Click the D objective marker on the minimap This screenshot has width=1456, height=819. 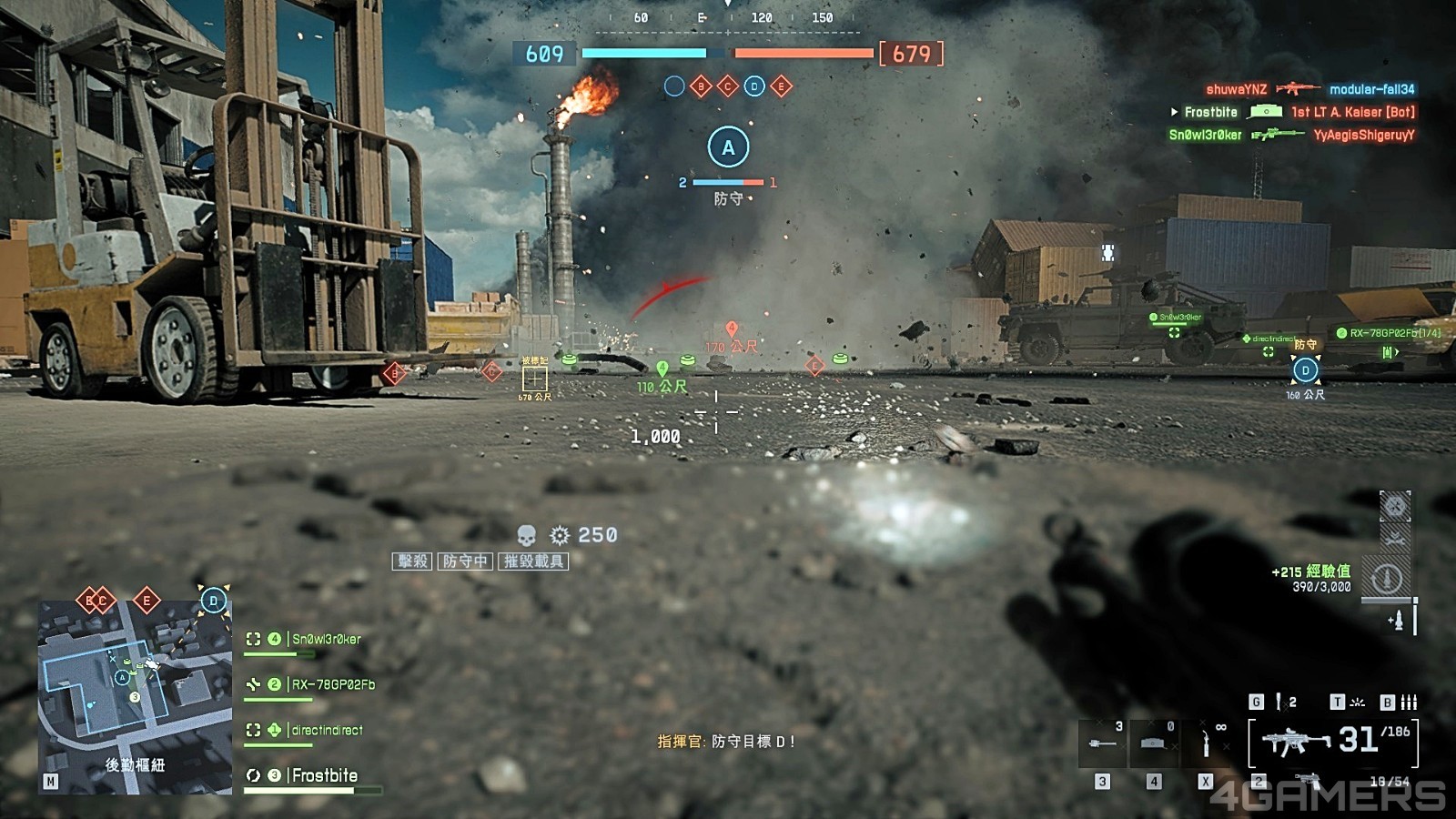tap(214, 601)
